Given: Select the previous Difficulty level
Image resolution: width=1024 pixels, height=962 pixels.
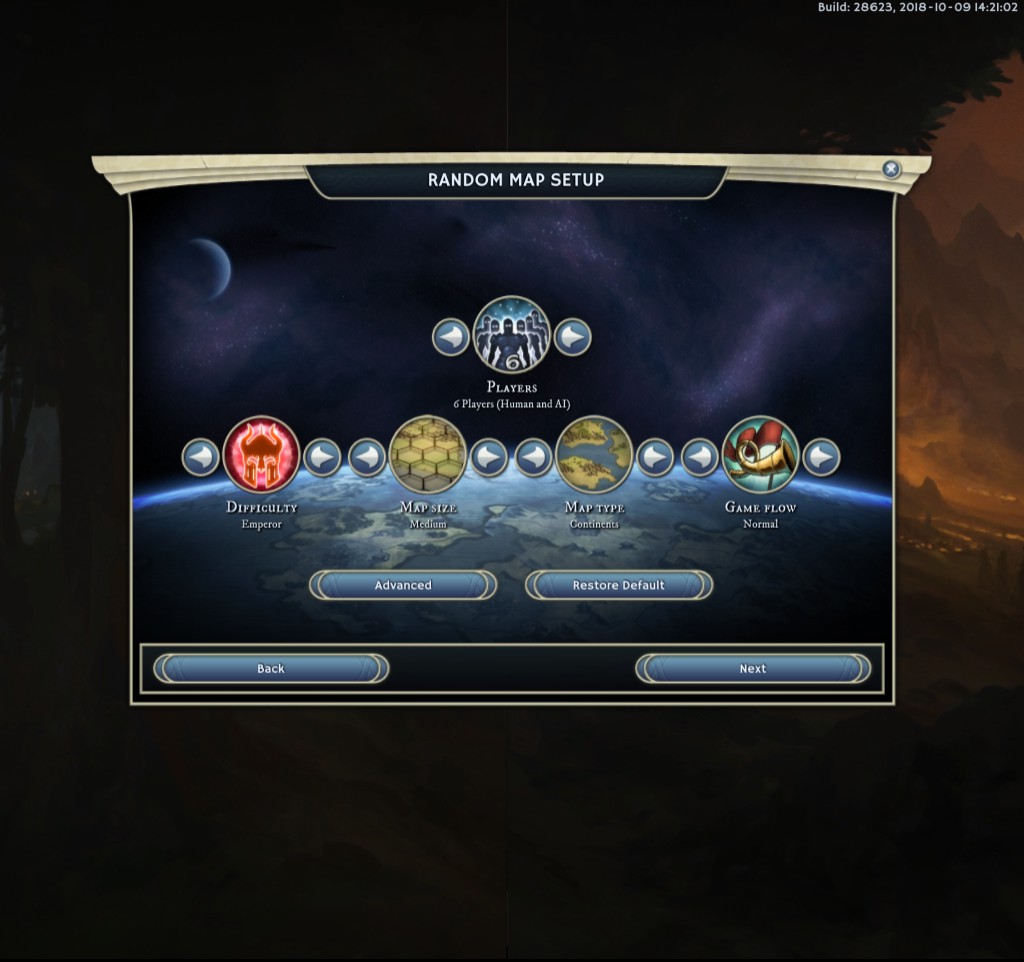Looking at the screenshot, I should [201, 457].
